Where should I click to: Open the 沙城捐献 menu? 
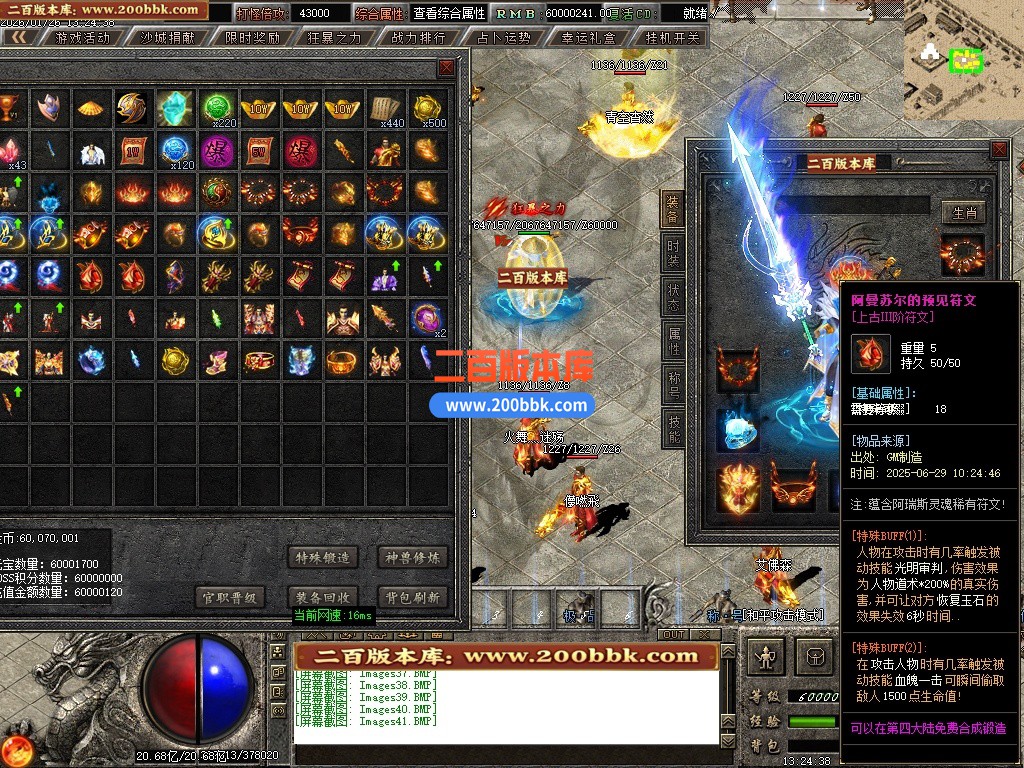point(167,38)
